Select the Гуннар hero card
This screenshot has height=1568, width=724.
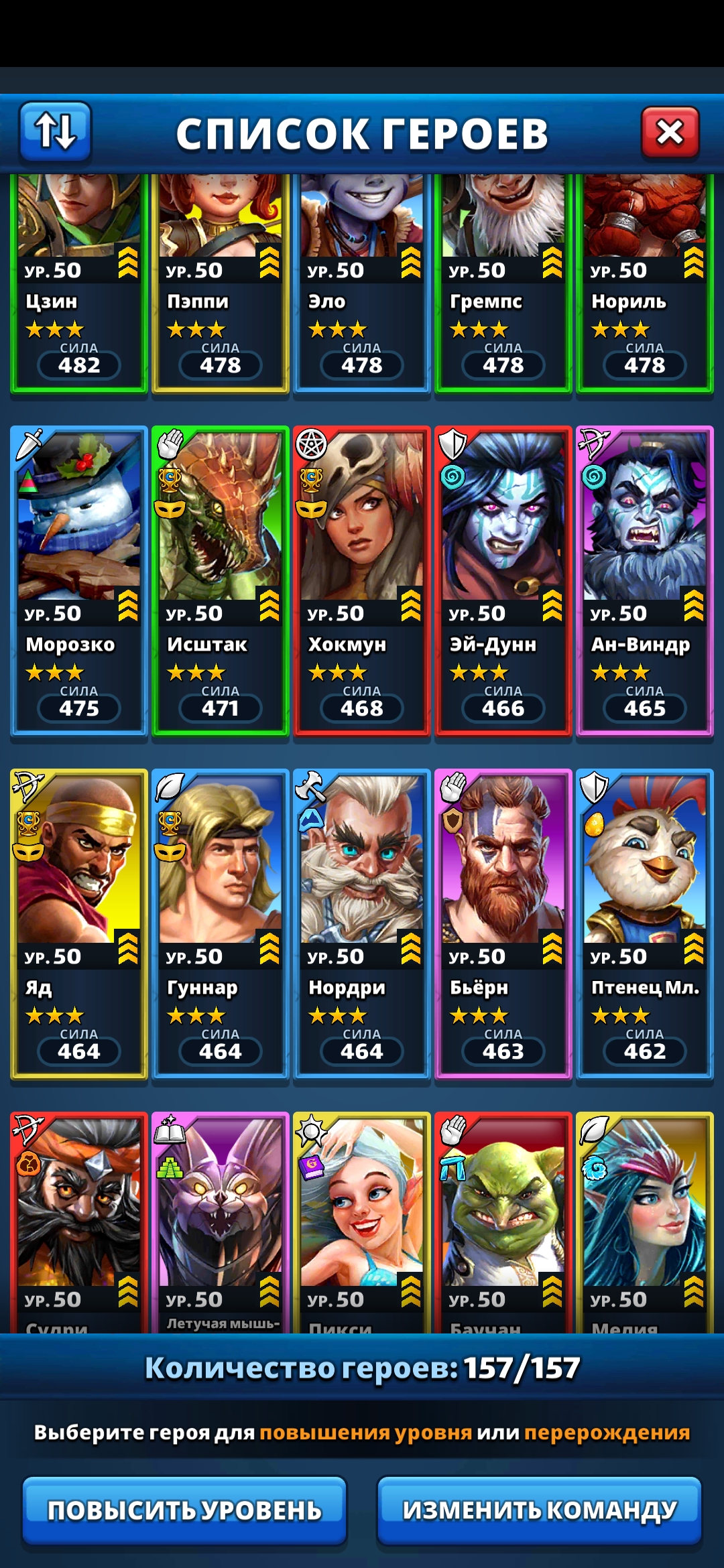(221, 923)
